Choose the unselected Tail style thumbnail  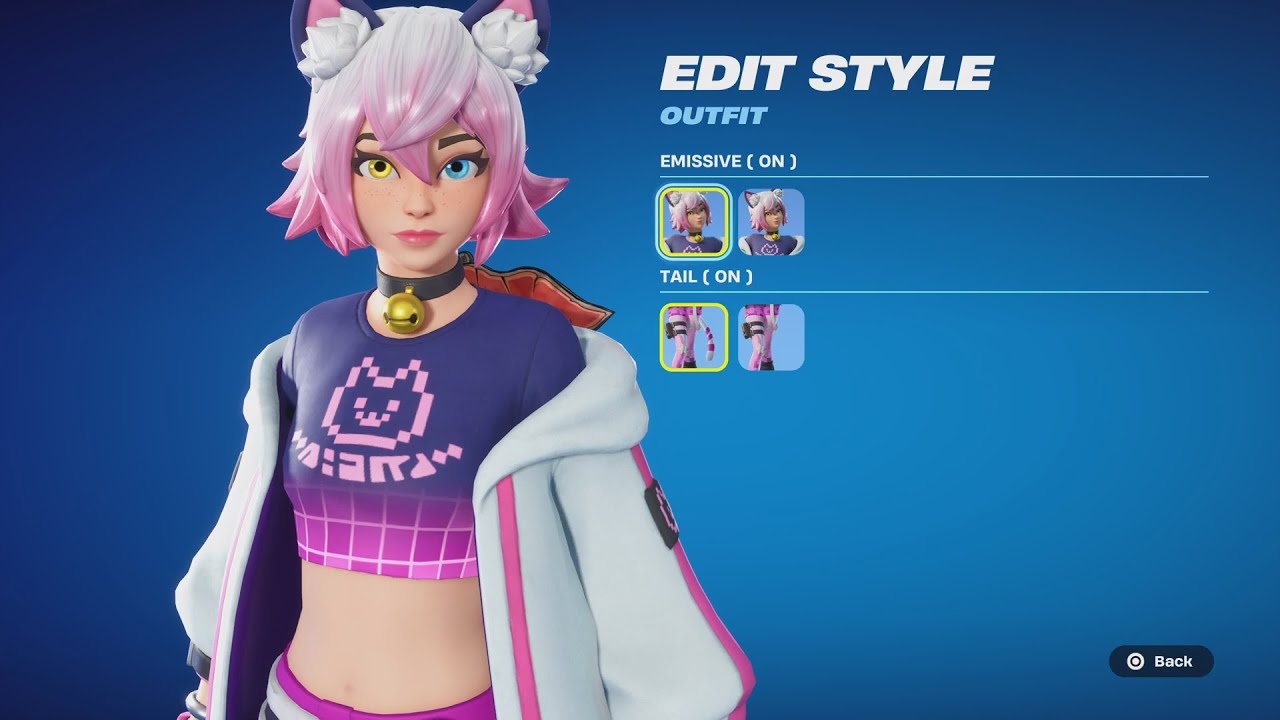click(x=771, y=337)
